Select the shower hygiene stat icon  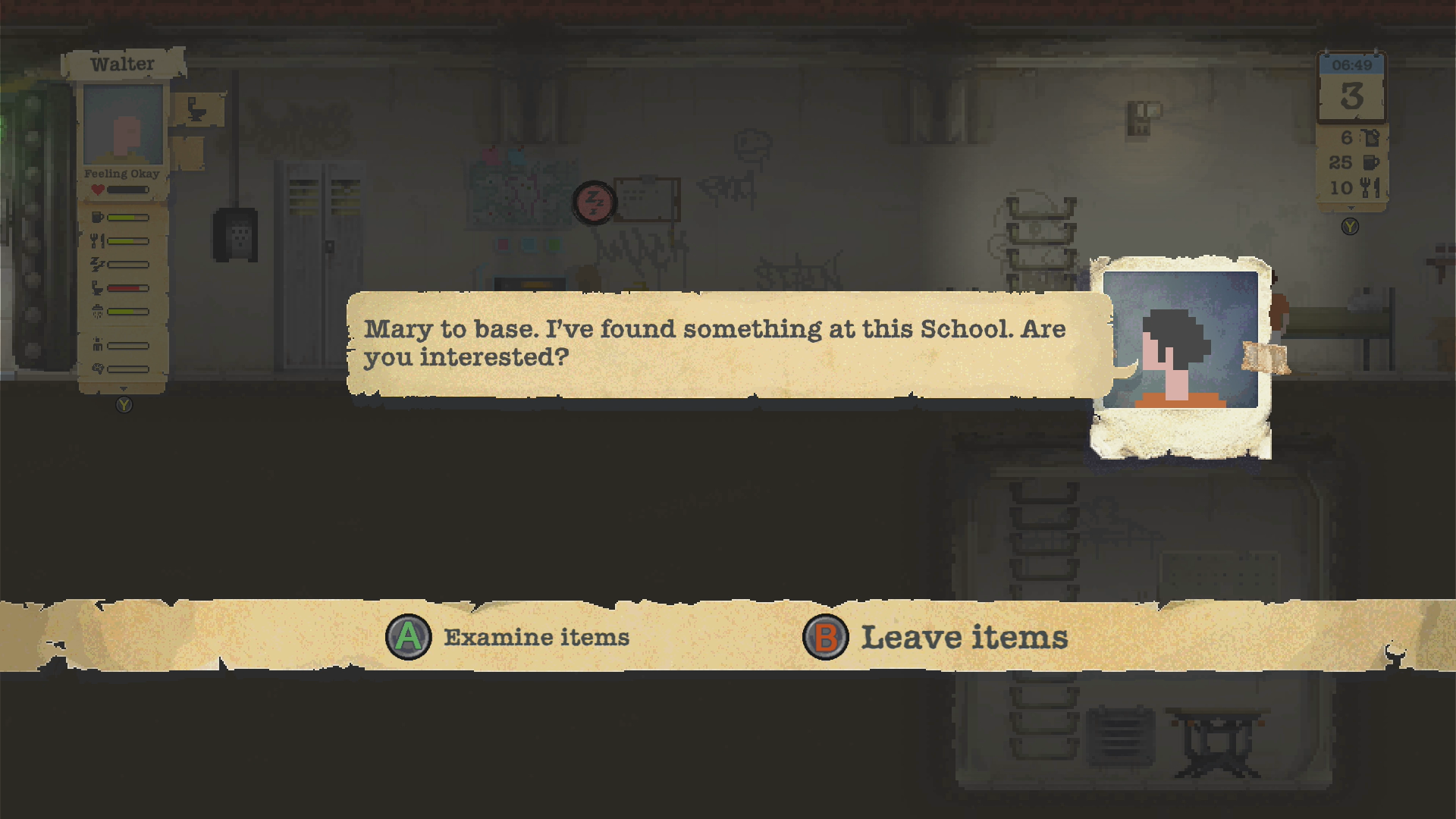coord(97,310)
